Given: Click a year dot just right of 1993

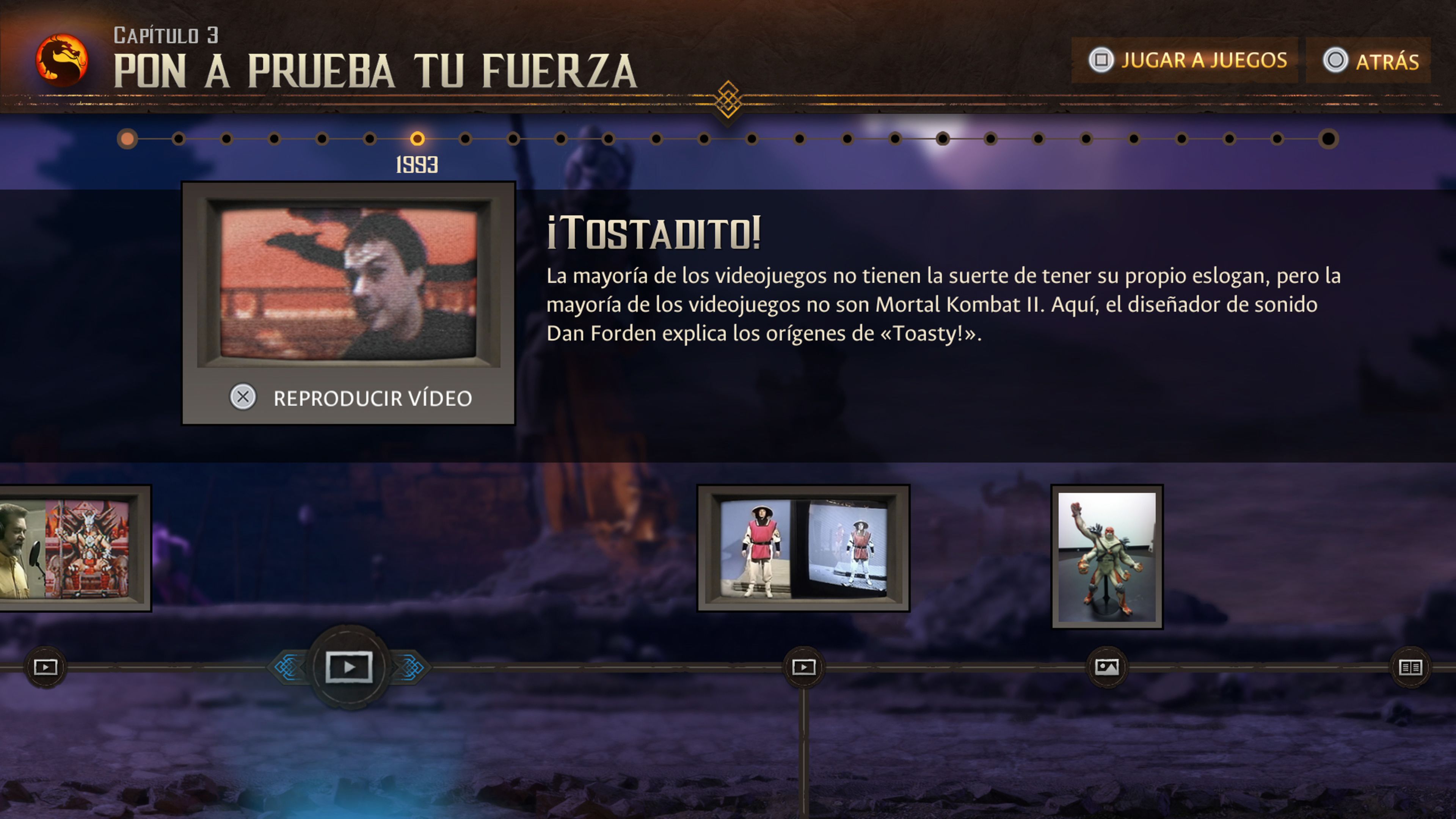Looking at the screenshot, I should [466, 140].
